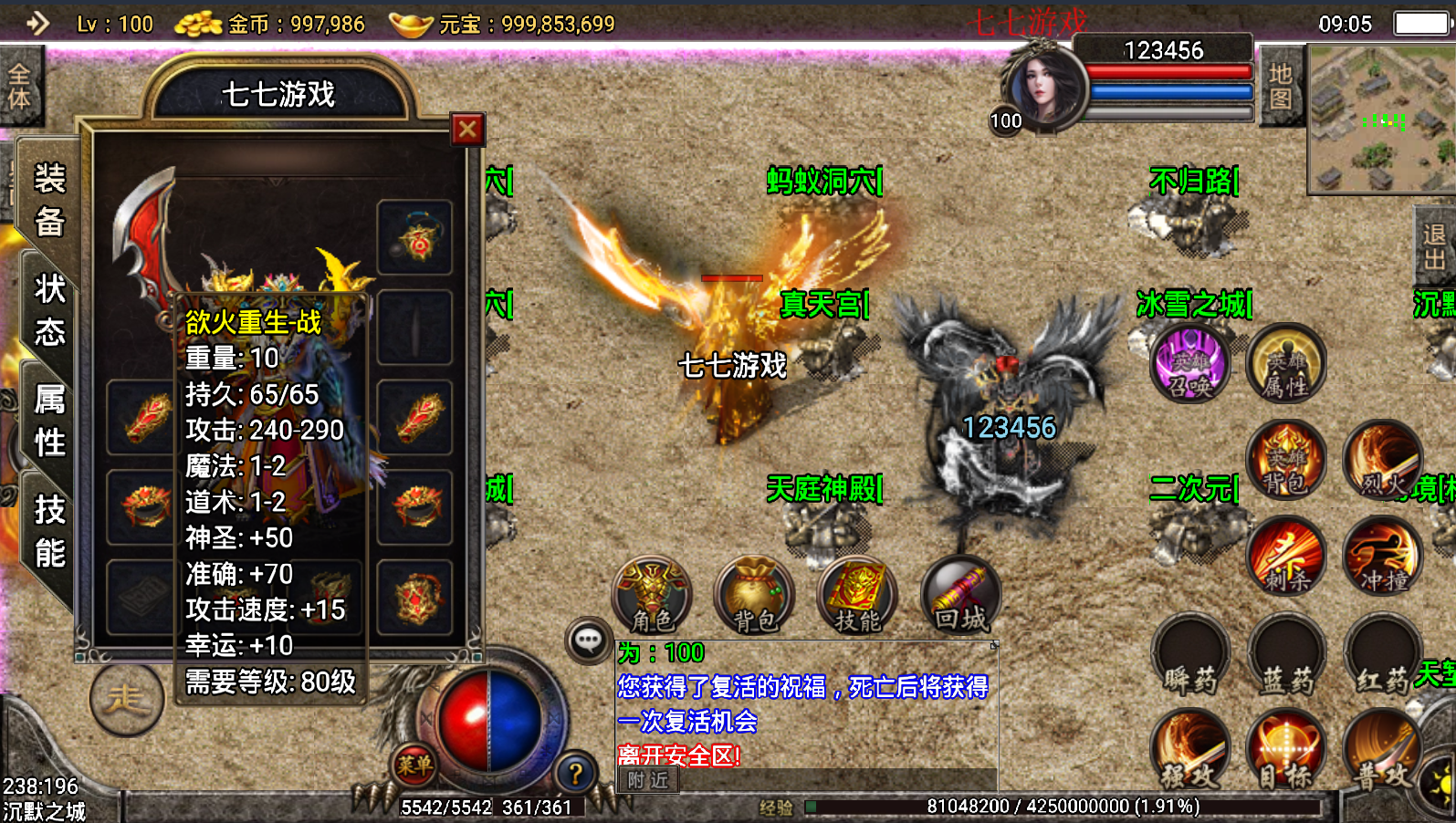Viewport: 1456px width, 823px height.
Task: Open the 状态 status tab
Action: (x=49, y=310)
